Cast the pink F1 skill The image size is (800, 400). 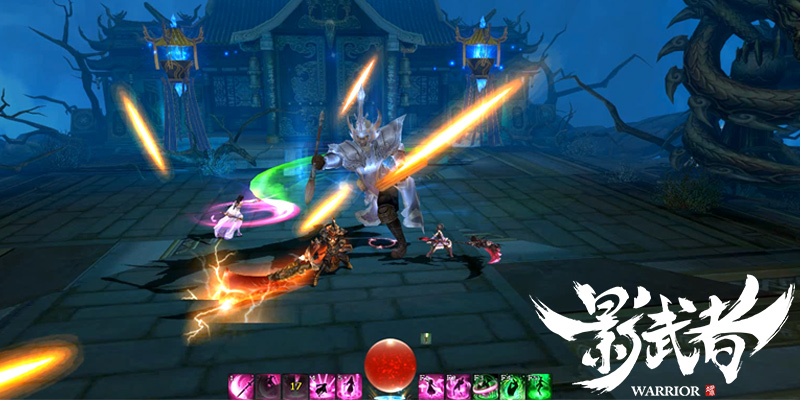click(x=430, y=385)
